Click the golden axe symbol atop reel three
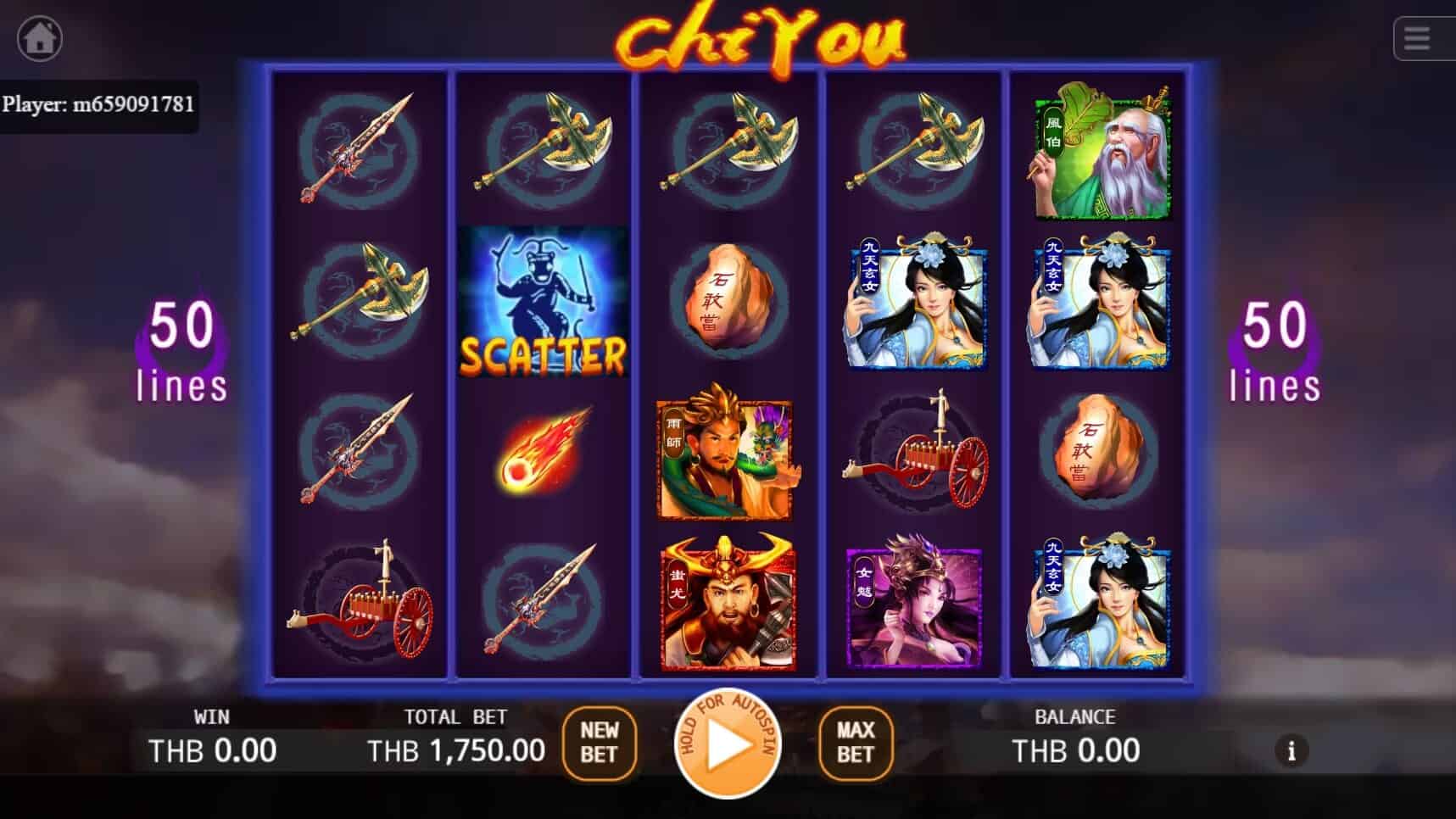This screenshot has width=1456, height=819. [729, 148]
